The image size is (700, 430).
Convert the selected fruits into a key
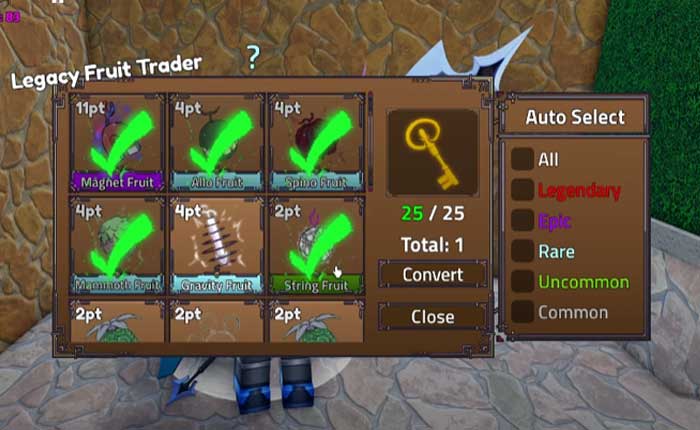[x=432, y=274]
